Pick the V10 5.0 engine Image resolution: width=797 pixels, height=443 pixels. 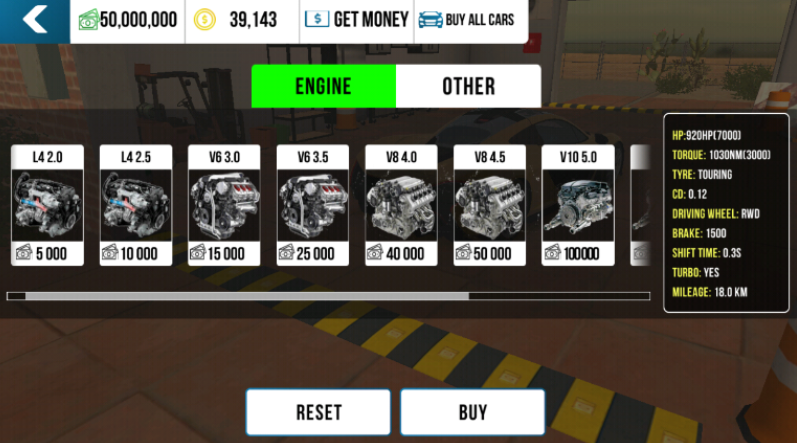[x=578, y=205]
